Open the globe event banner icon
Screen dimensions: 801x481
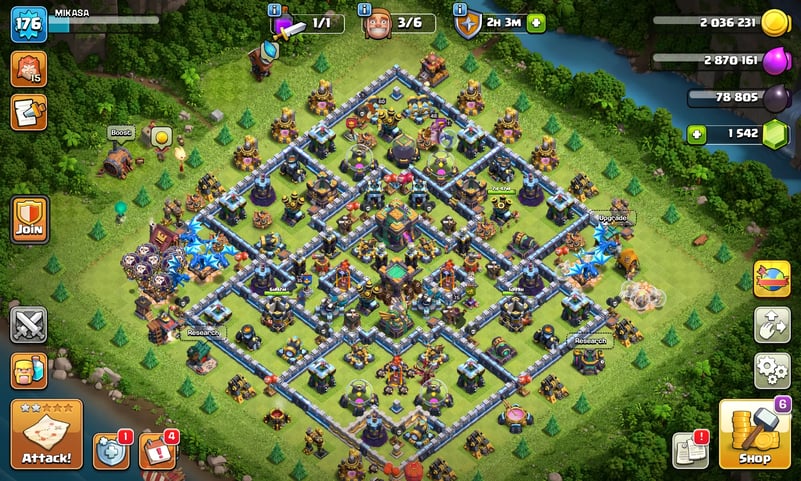[771, 279]
